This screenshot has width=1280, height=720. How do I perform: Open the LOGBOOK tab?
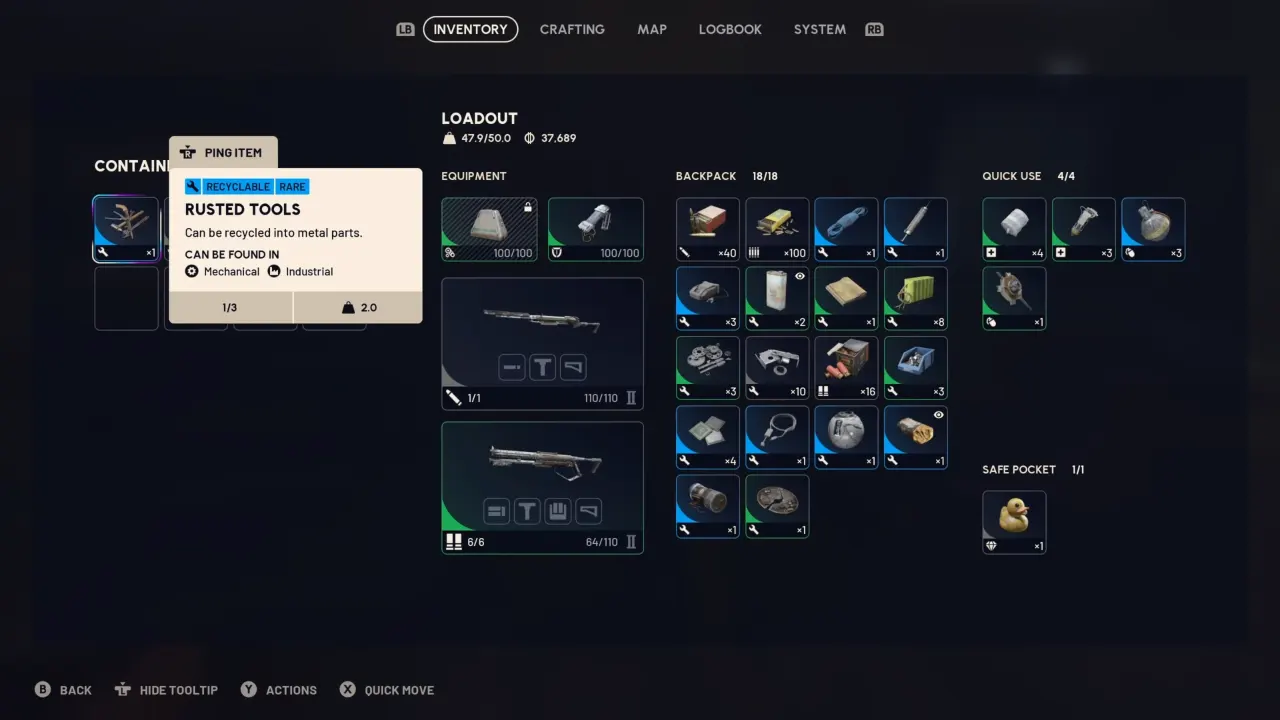tap(730, 29)
